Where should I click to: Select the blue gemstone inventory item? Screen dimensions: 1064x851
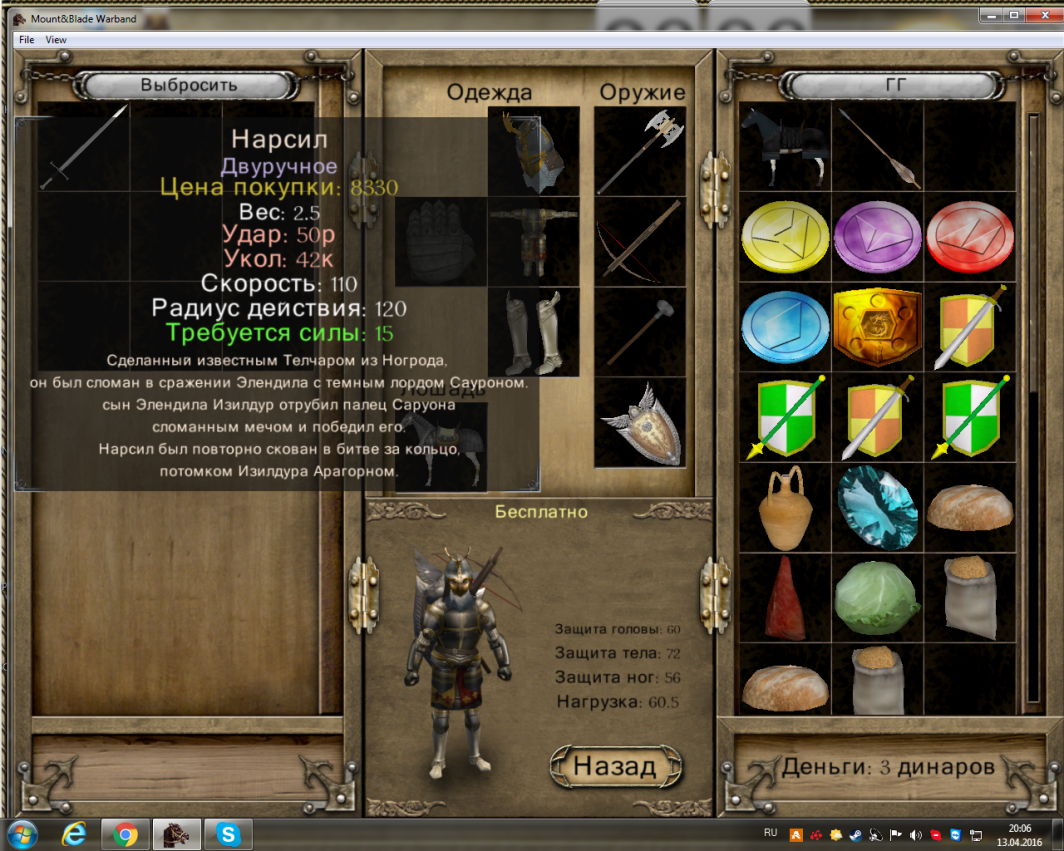(x=876, y=507)
